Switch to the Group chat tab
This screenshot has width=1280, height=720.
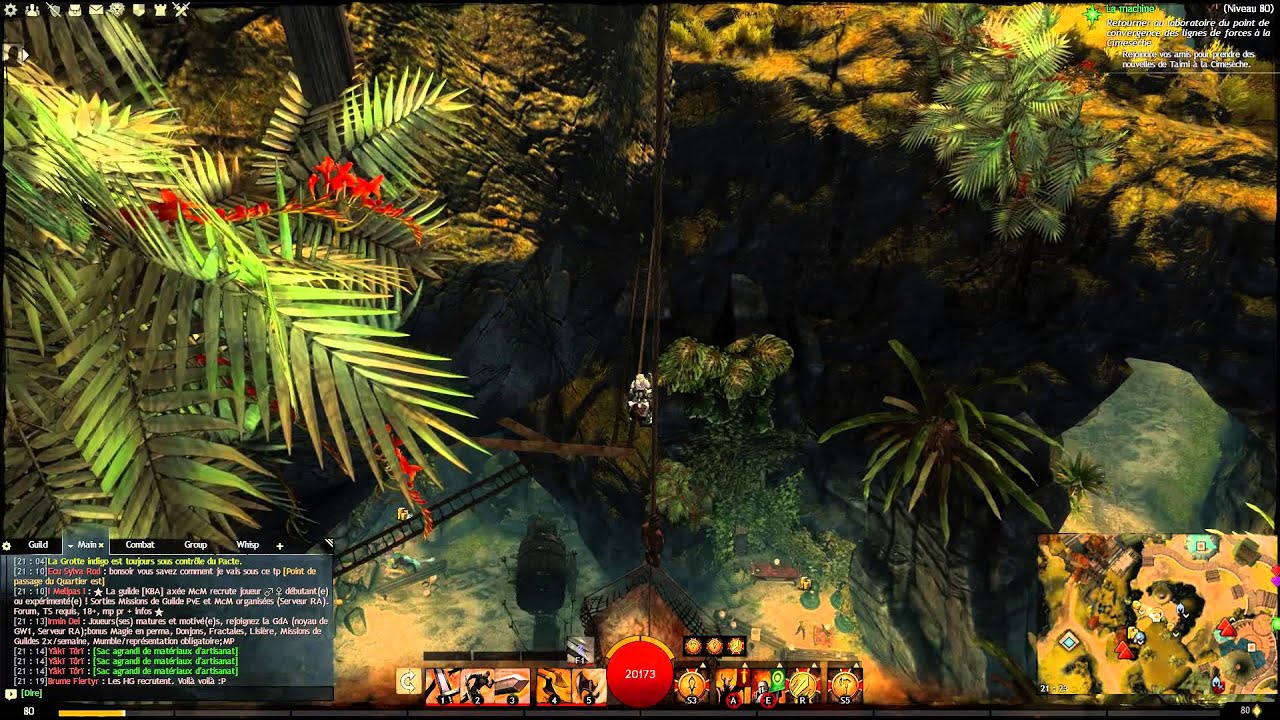196,545
